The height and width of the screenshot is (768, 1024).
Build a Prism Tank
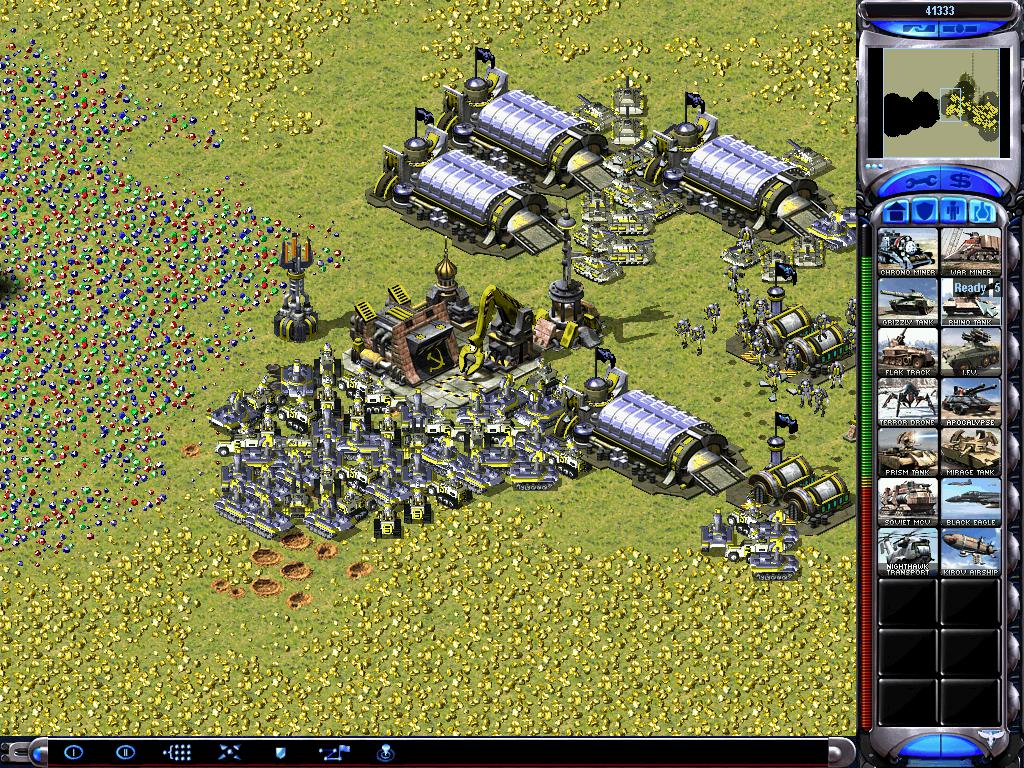tap(908, 451)
